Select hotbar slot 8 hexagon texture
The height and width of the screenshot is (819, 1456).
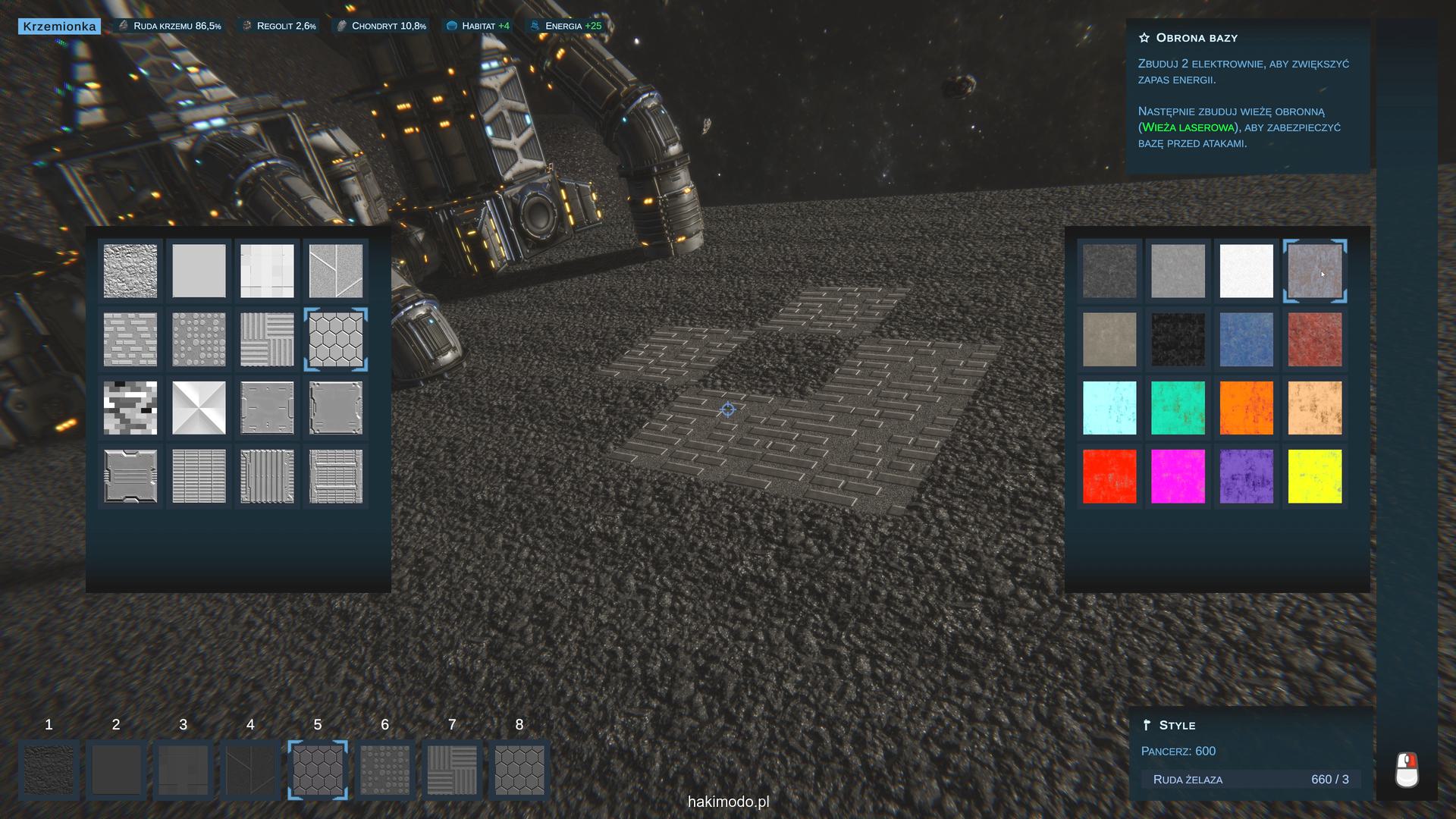[x=519, y=770]
